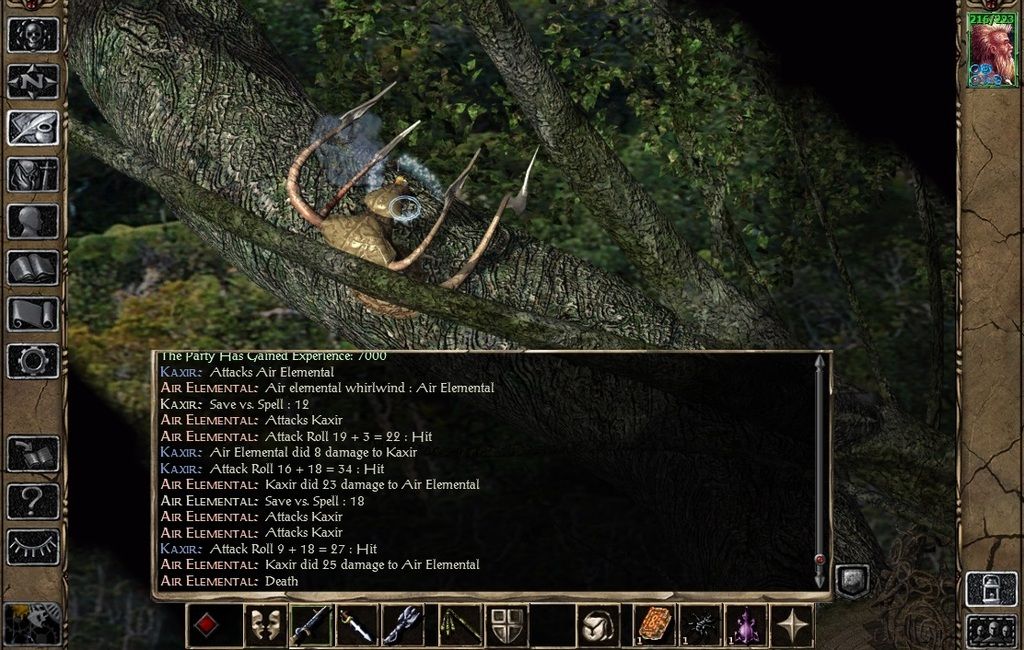Rest the party with the closed-eye button
Image resolution: width=1024 pixels, height=650 pixels.
point(33,547)
